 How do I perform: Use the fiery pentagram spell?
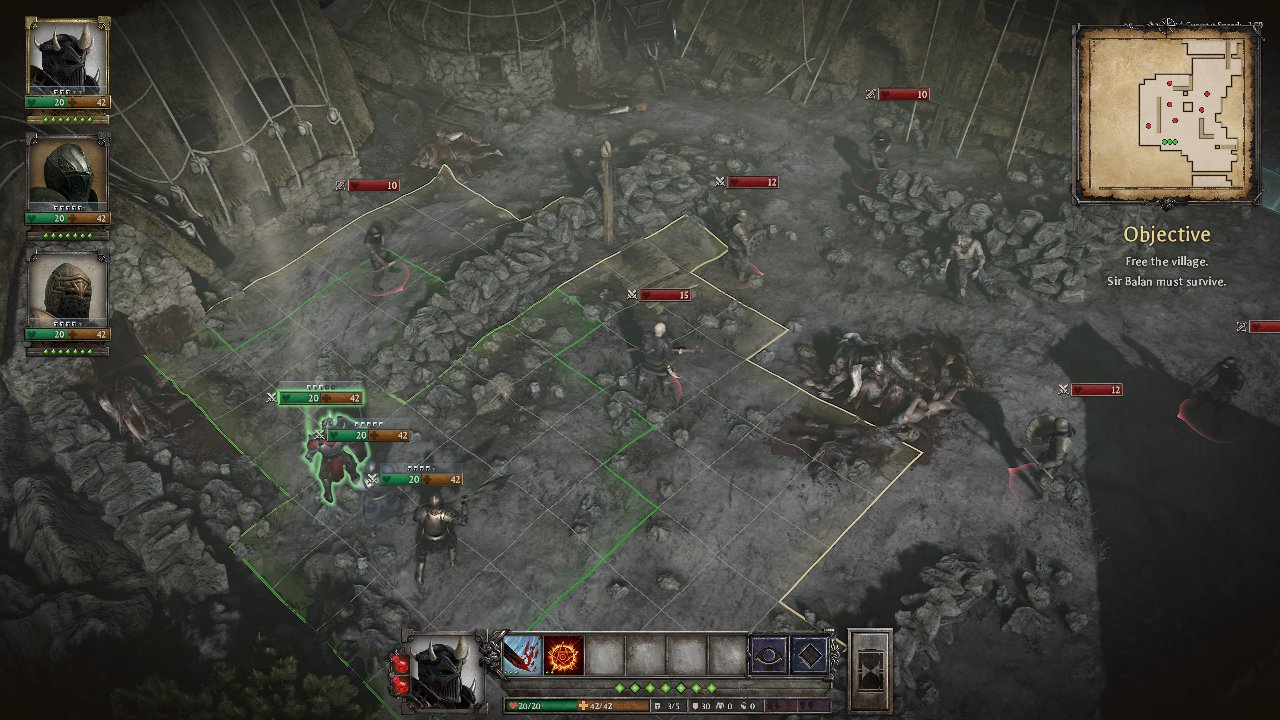coord(564,655)
